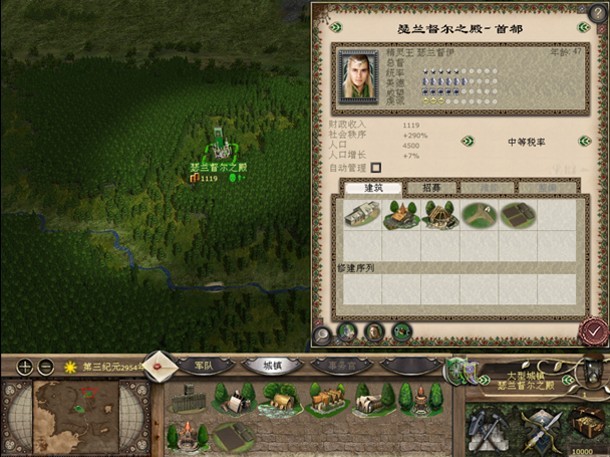Zoom in the minimap with the plus button

[x=25, y=367]
